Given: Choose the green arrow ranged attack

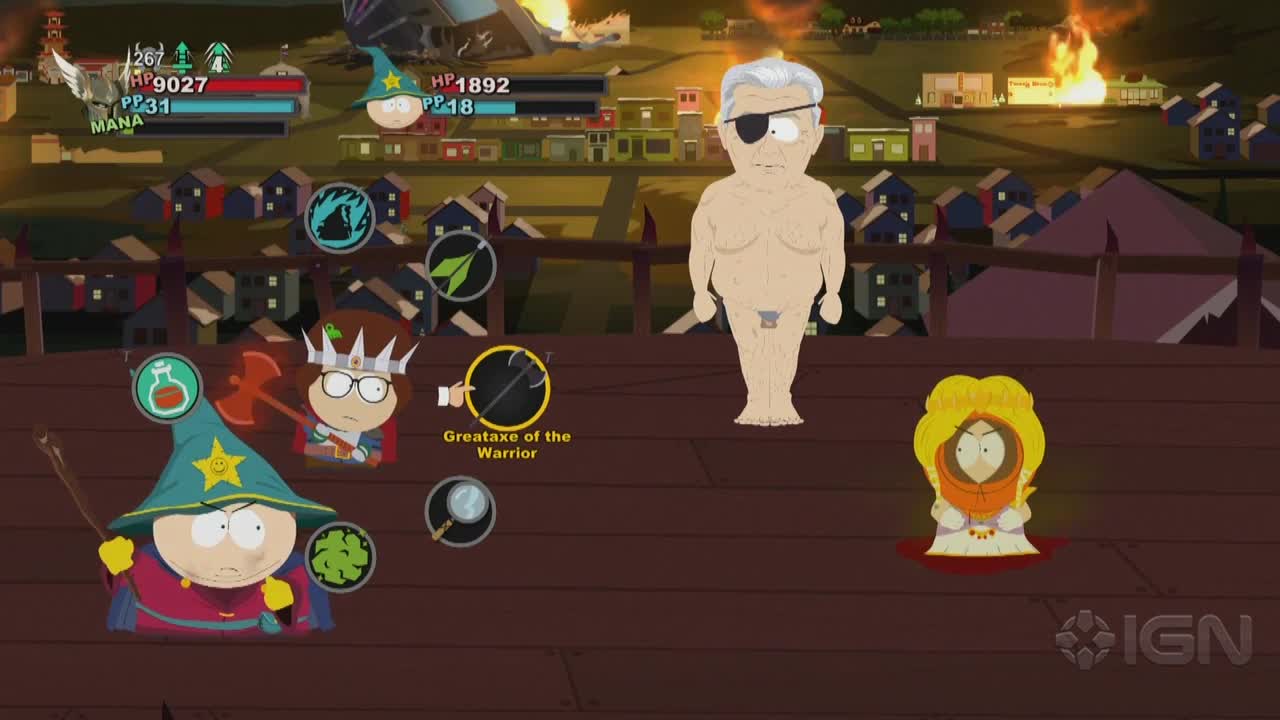Looking at the screenshot, I should pos(460,267).
